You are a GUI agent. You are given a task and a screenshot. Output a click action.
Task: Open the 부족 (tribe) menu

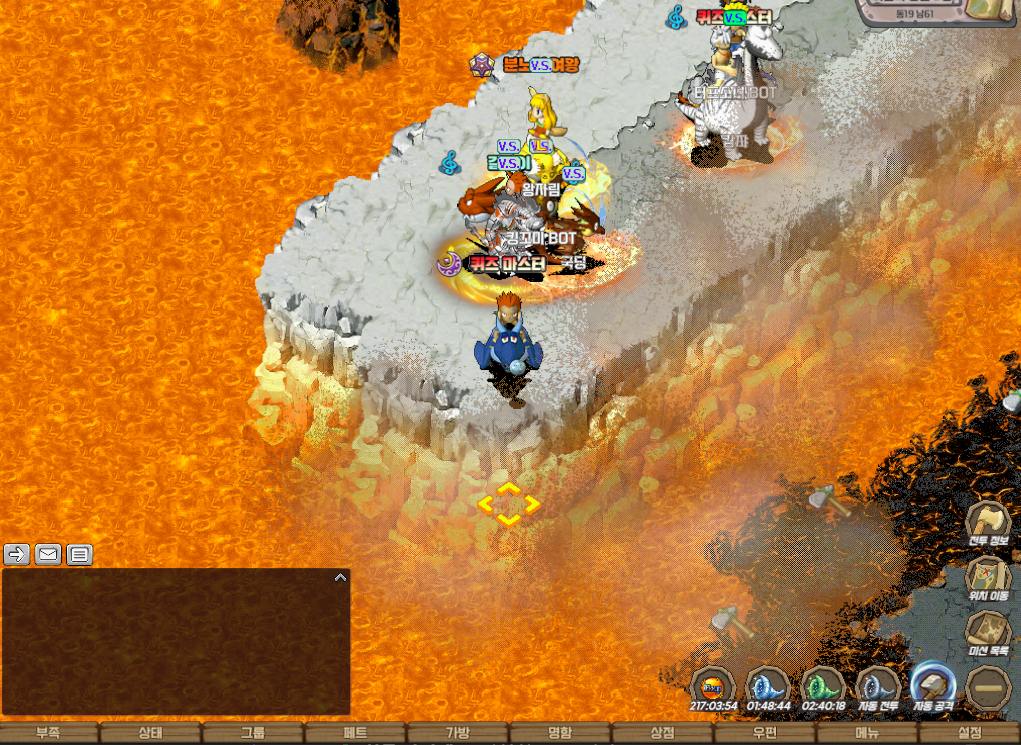(x=48, y=733)
